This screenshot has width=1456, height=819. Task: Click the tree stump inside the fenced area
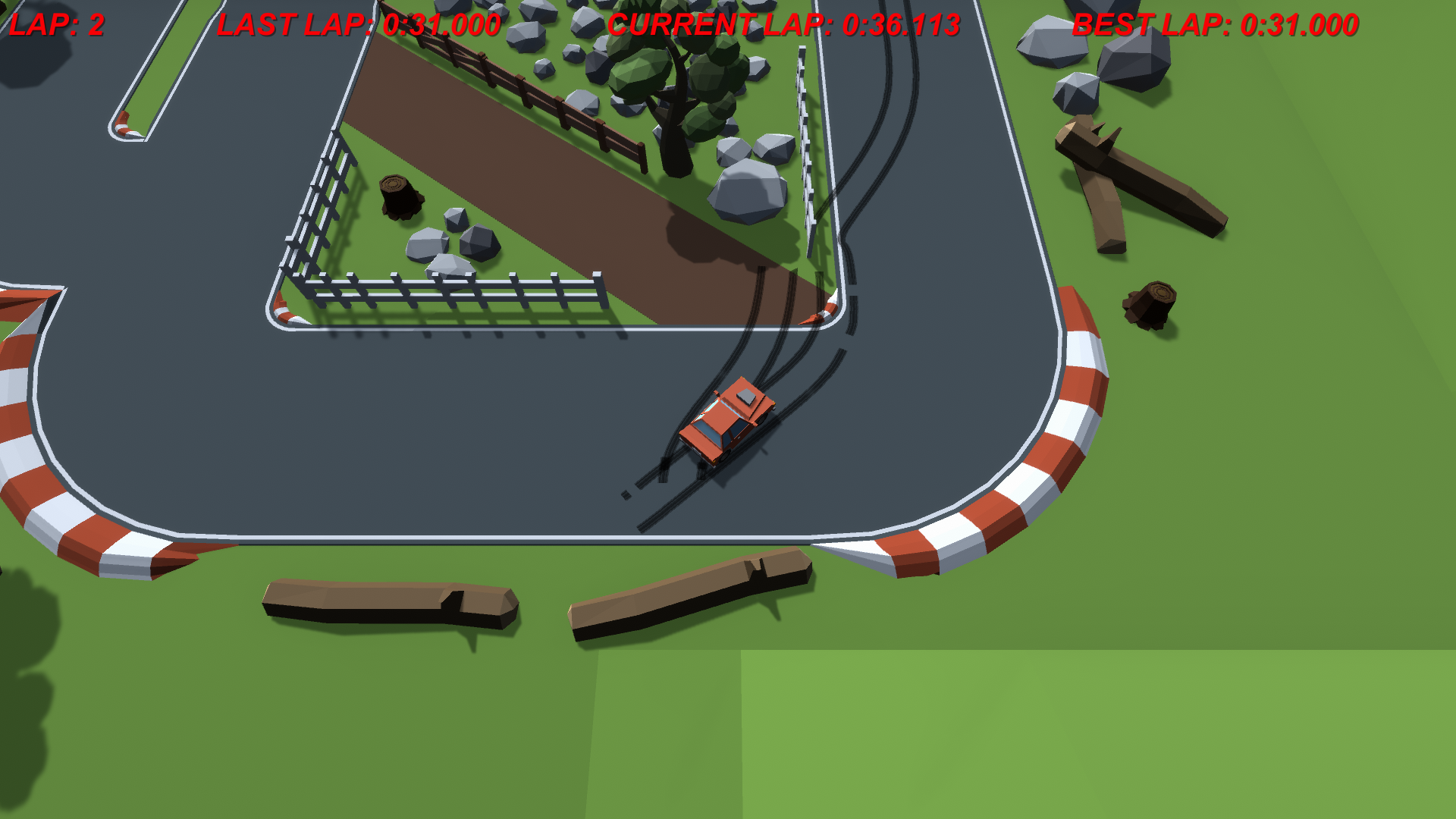[398, 193]
